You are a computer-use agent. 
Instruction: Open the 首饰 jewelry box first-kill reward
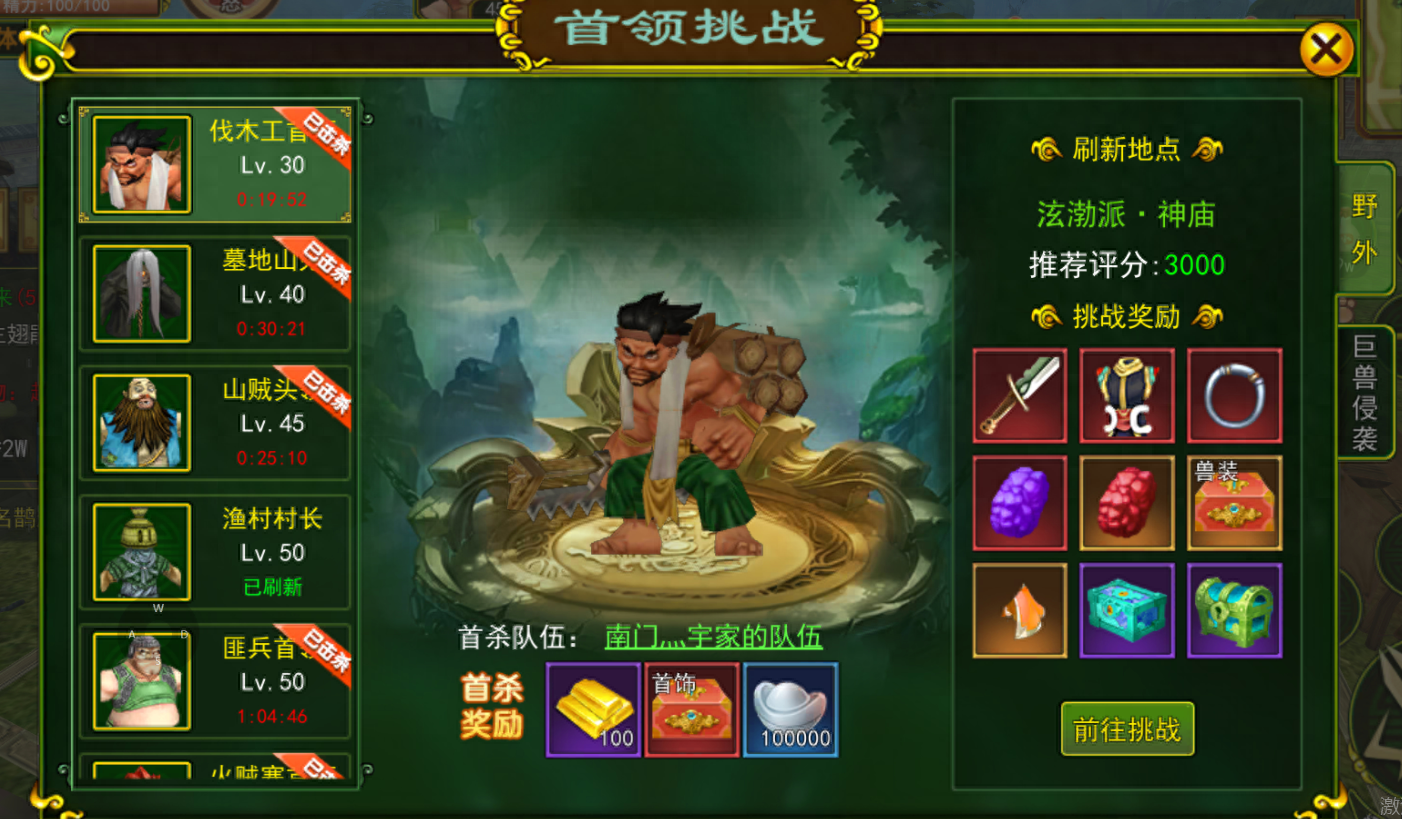coord(691,710)
